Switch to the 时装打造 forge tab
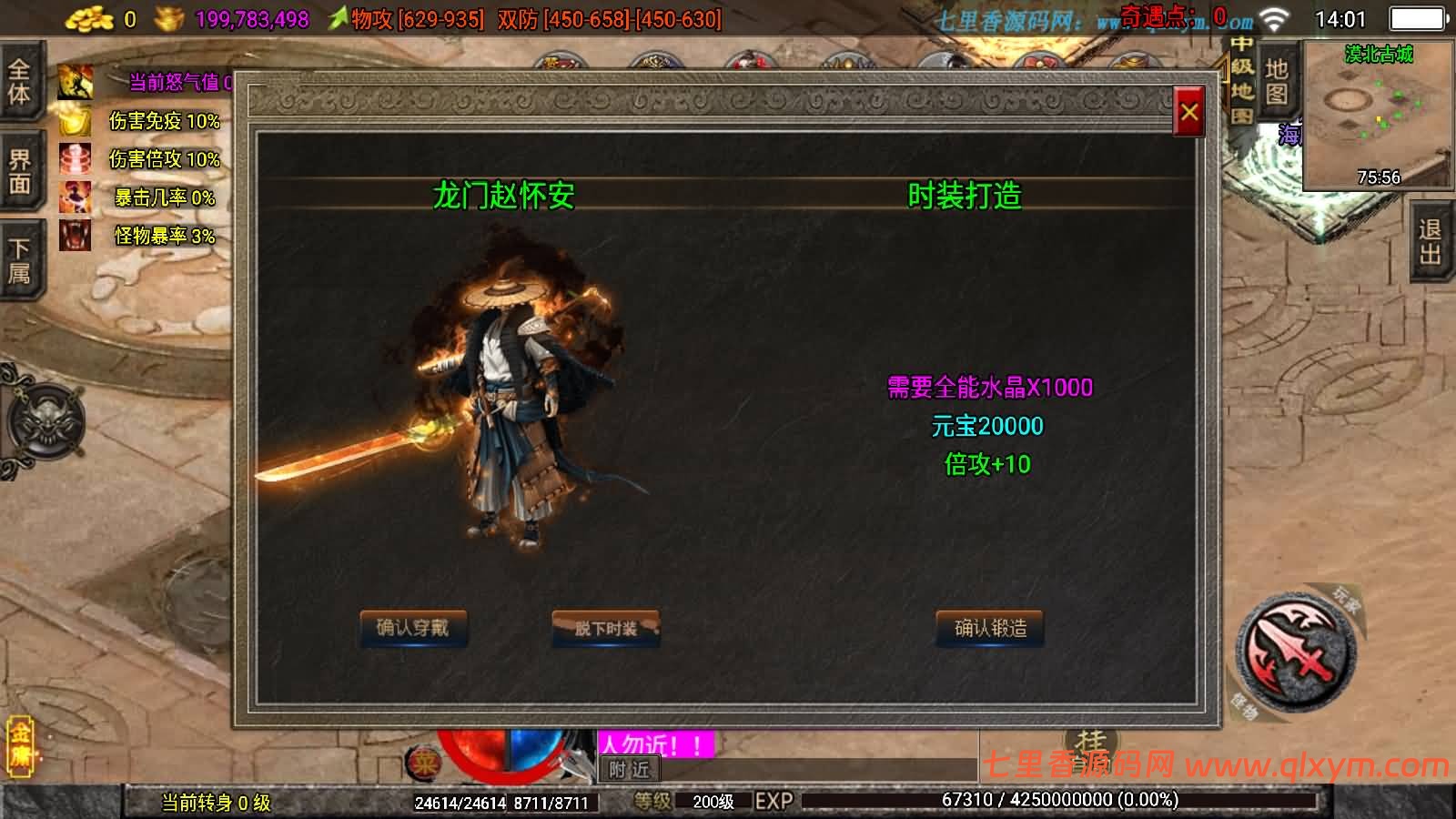Screen dimensions: 1456x819 point(966,194)
